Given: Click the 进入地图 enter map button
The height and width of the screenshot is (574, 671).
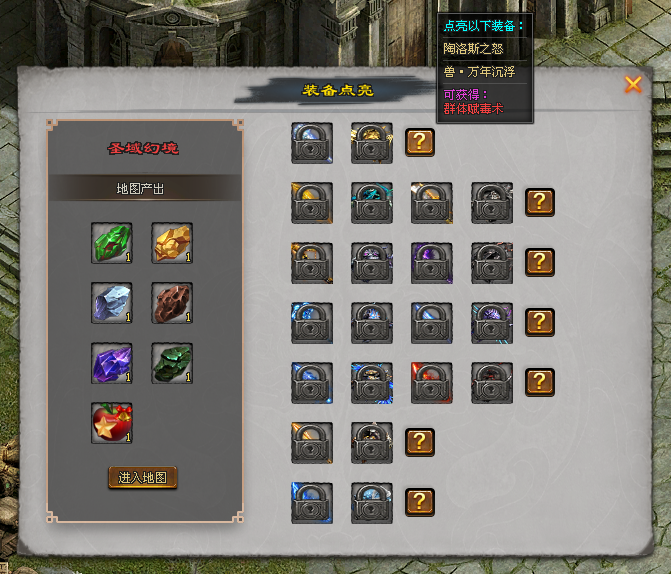Looking at the screenshot, I should point(142,477).
